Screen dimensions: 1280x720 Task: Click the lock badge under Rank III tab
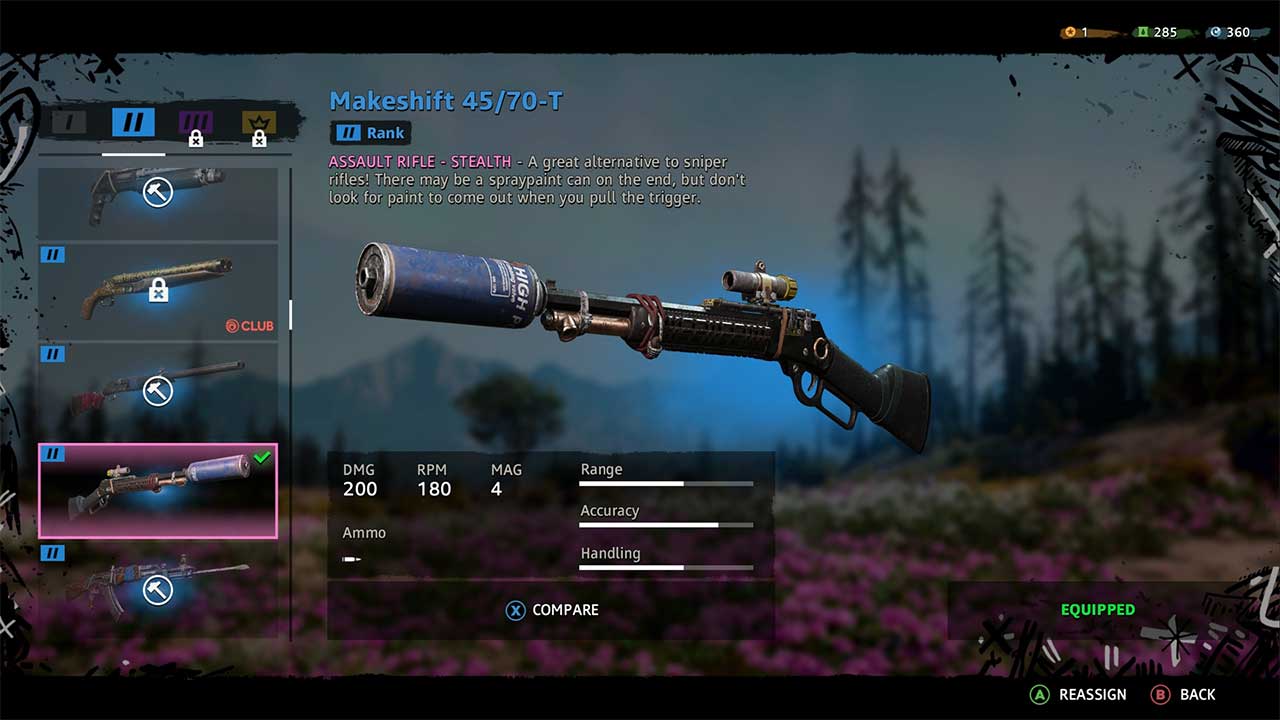point(197,138)
